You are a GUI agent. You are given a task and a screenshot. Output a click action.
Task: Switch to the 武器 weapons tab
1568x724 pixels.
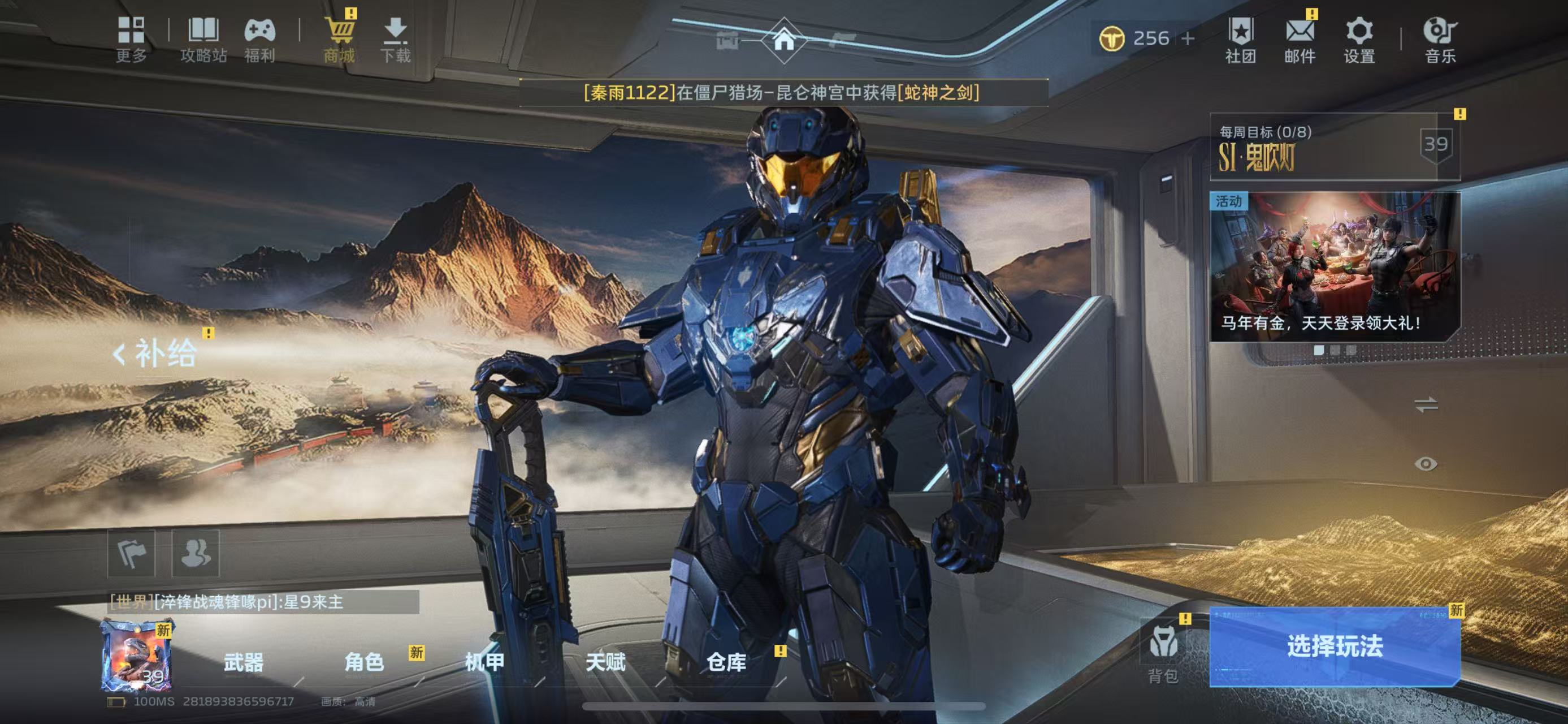244,662
